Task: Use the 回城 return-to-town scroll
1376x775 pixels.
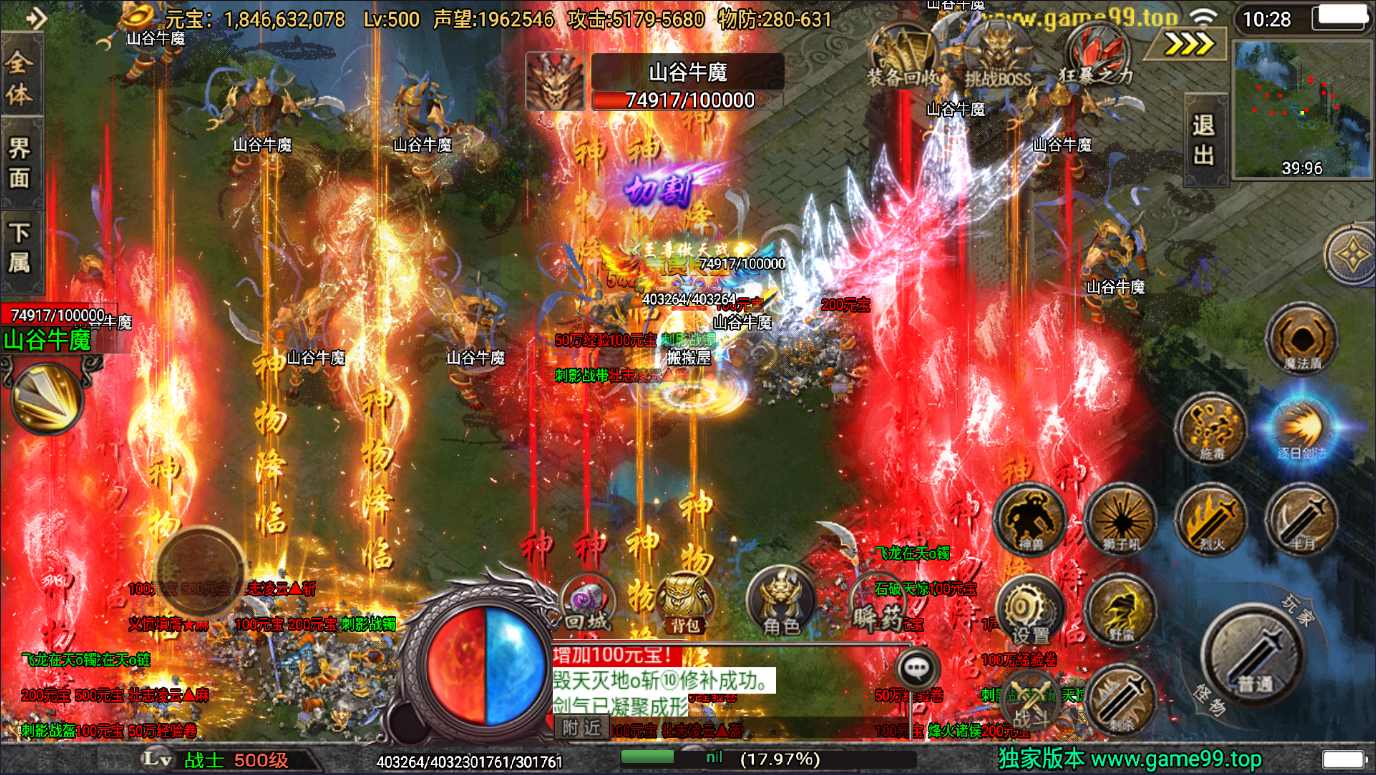Action: 586,602
